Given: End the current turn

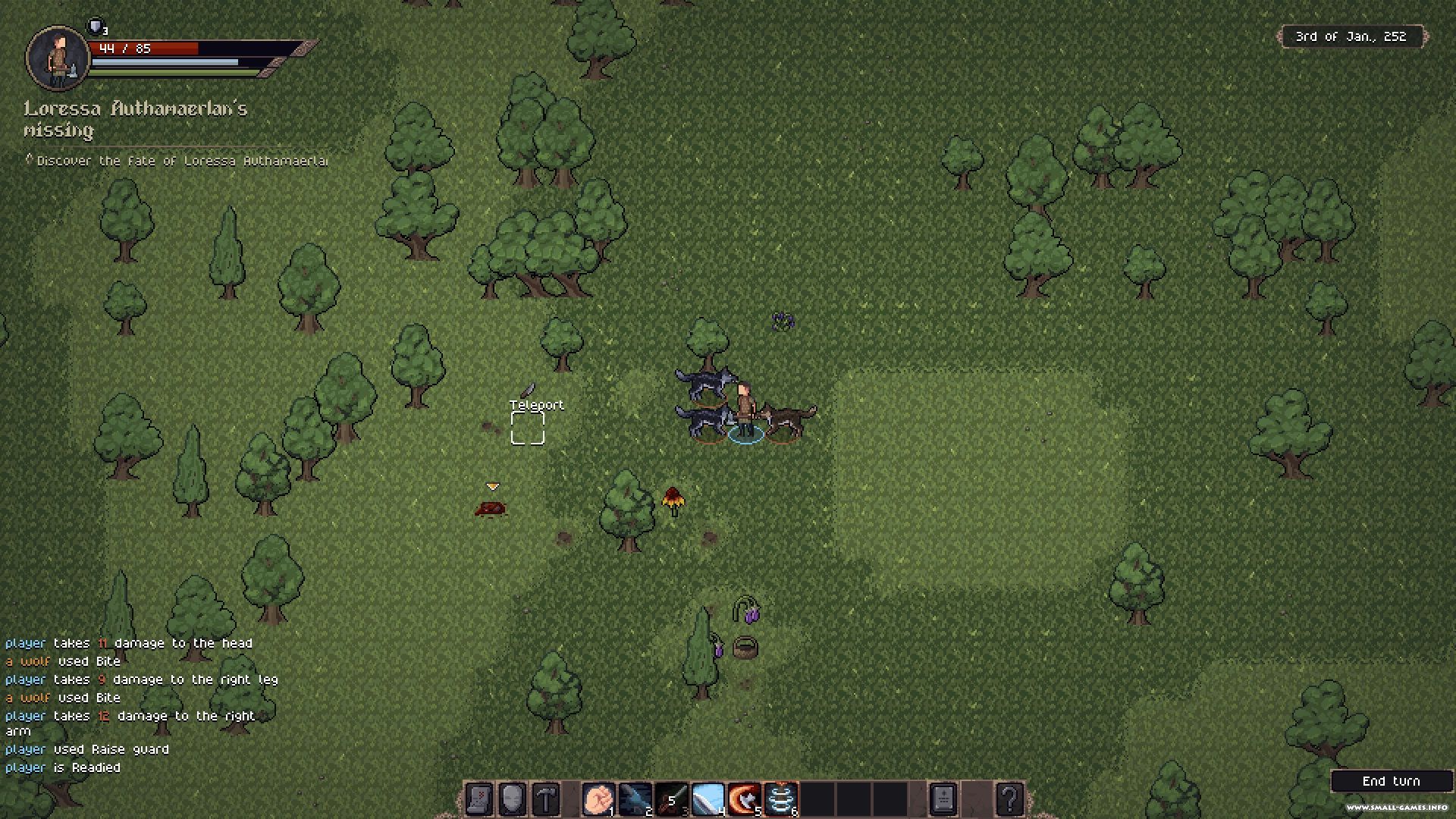Looking at the screenshot, I should click(1391, 781).
